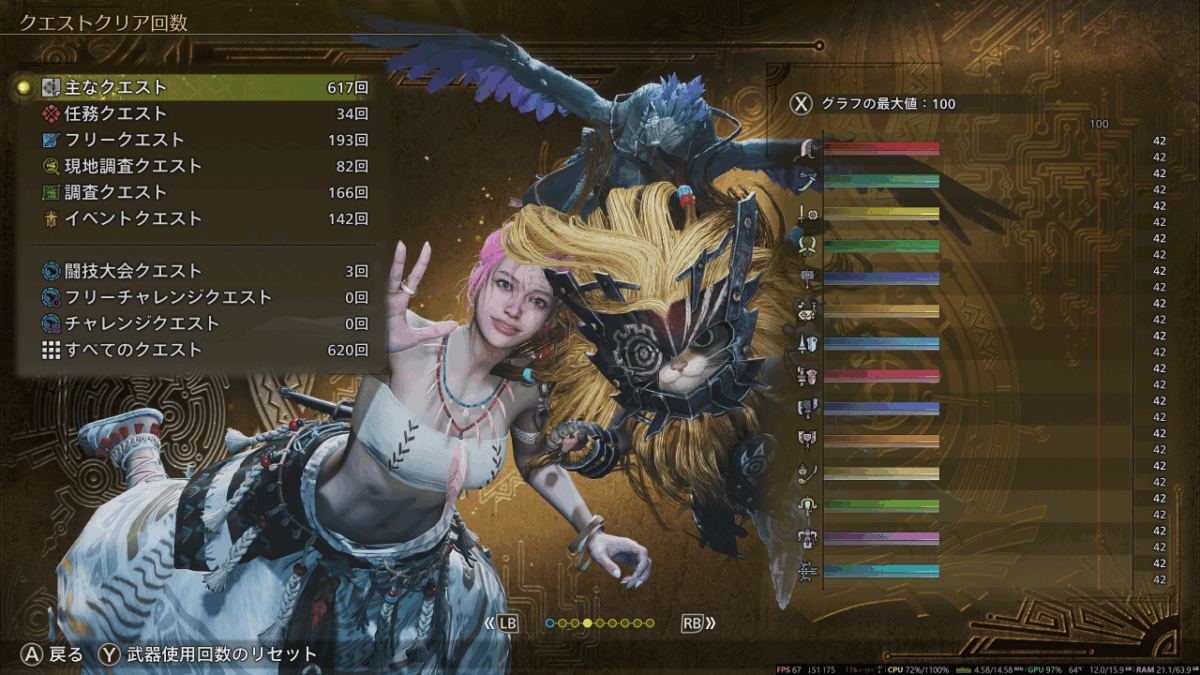
Task: Choose the 任務クエスト entry
Action: [x=200, y=114]
